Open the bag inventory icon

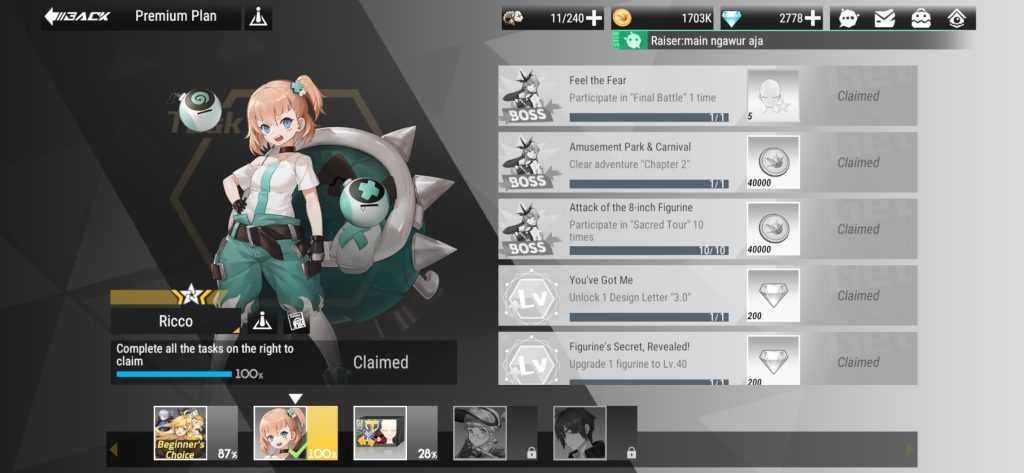(919, 17)
